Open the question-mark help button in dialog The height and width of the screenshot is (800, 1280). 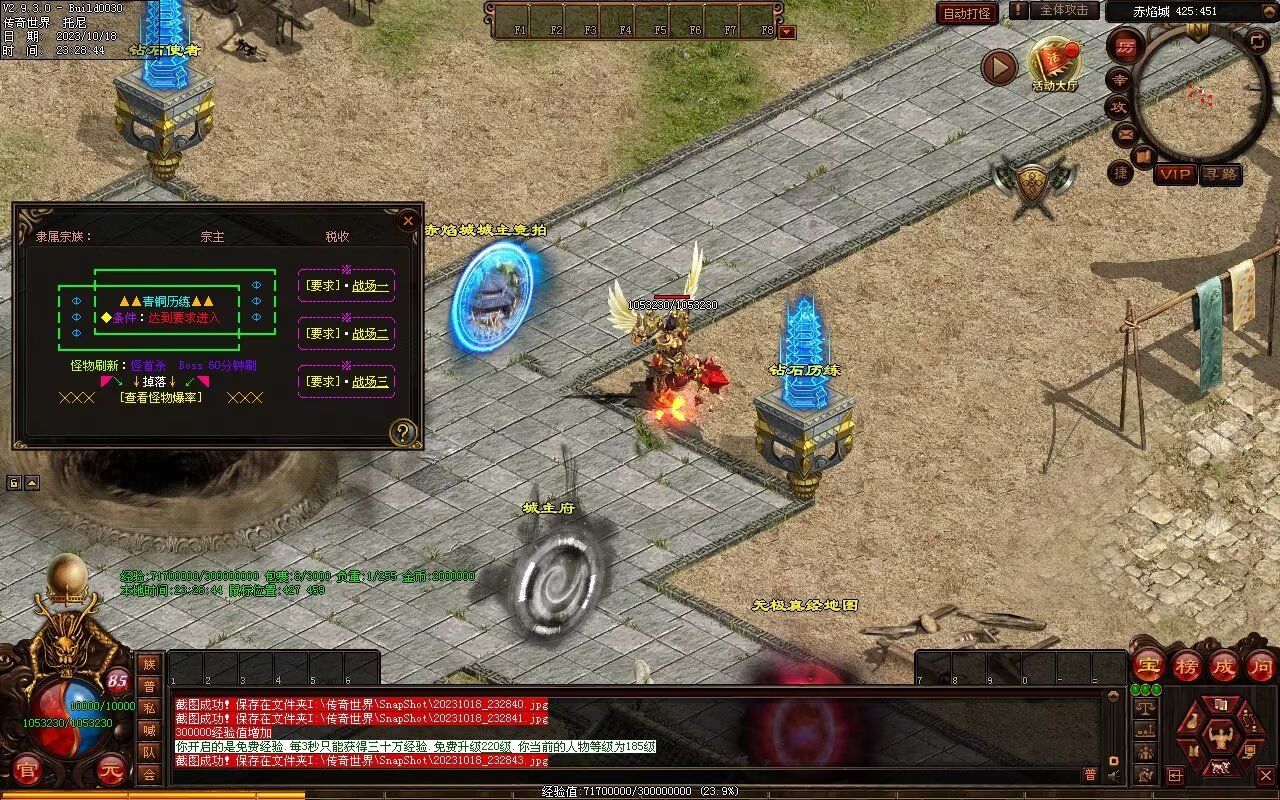(x=402, y=432)
